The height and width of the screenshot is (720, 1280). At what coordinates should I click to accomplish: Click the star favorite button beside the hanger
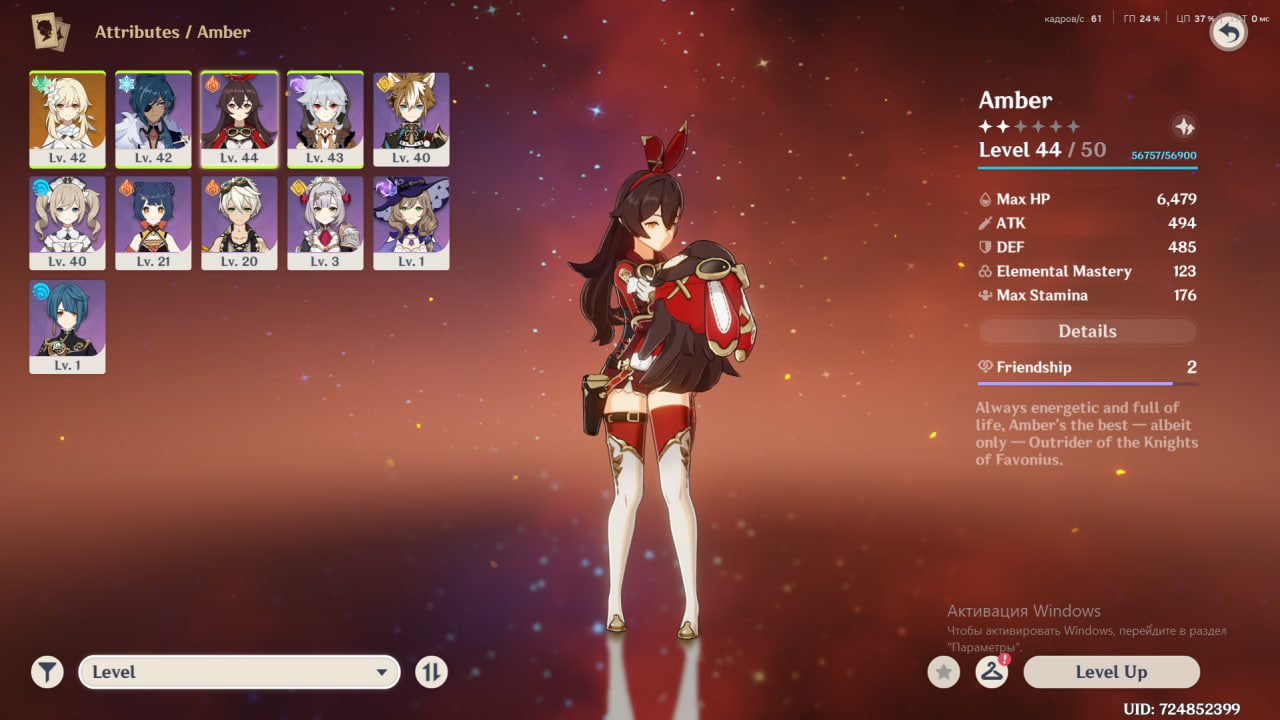(x=943, y=672)
